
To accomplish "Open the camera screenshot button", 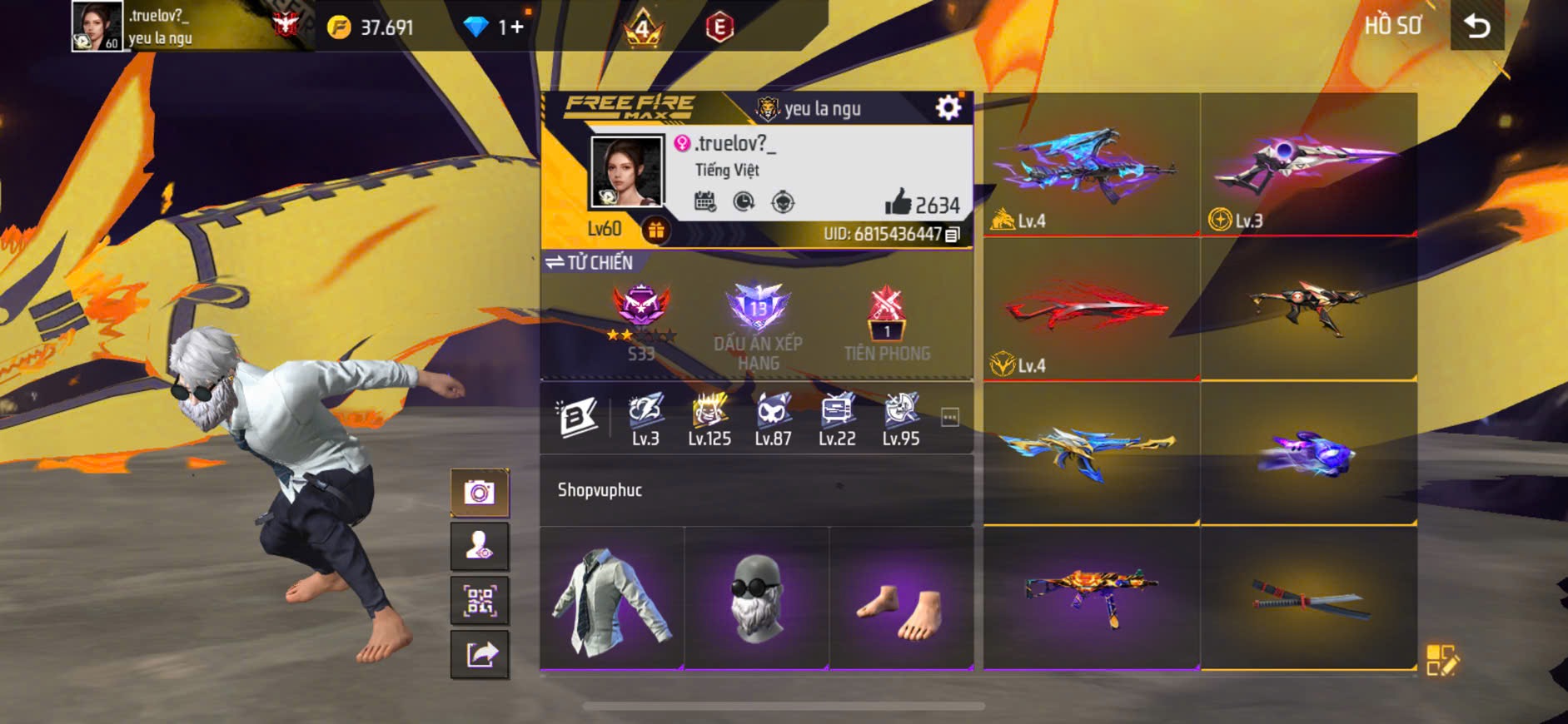I will 480,493.
